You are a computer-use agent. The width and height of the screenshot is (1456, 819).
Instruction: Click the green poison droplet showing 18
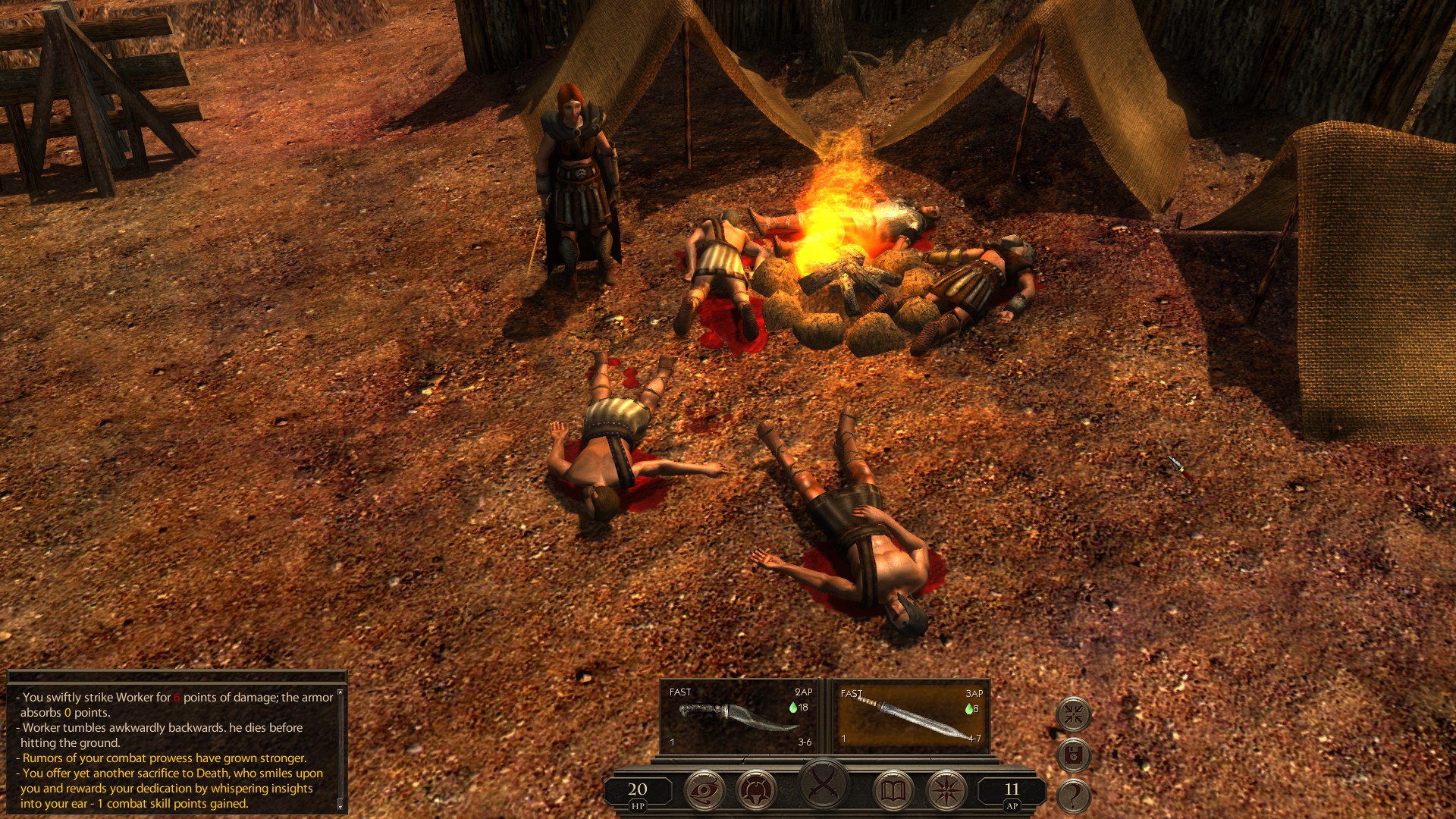tap(795, 707)
